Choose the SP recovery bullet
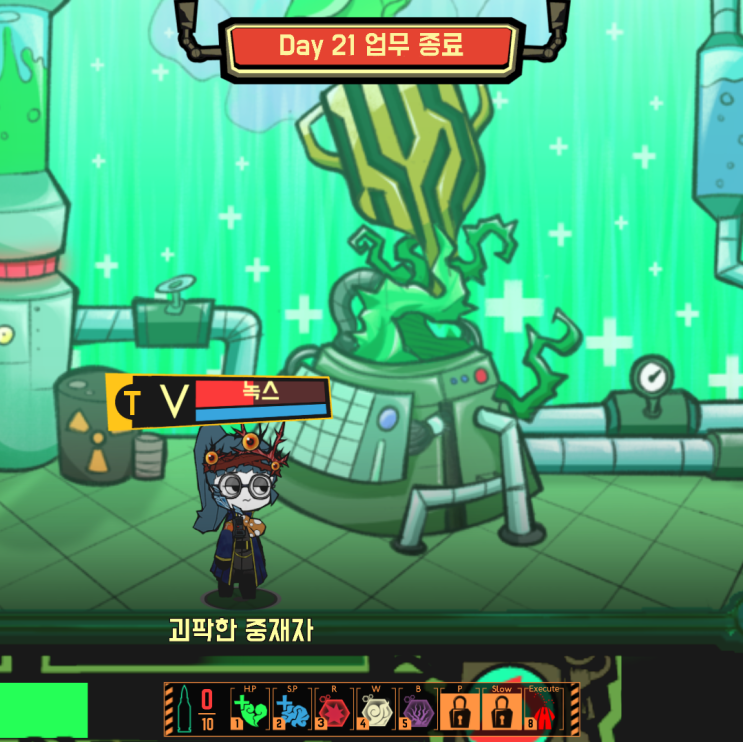Viewport: 743px width, 742px height. tap(292, 711)
